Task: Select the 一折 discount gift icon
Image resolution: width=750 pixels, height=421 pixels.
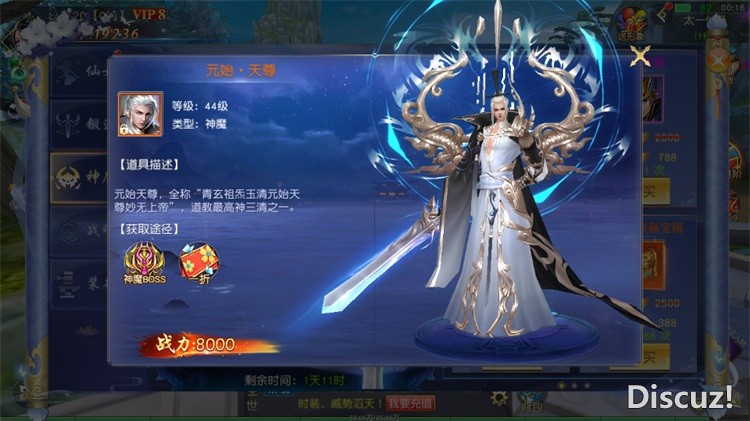Action: pos(199,263)
